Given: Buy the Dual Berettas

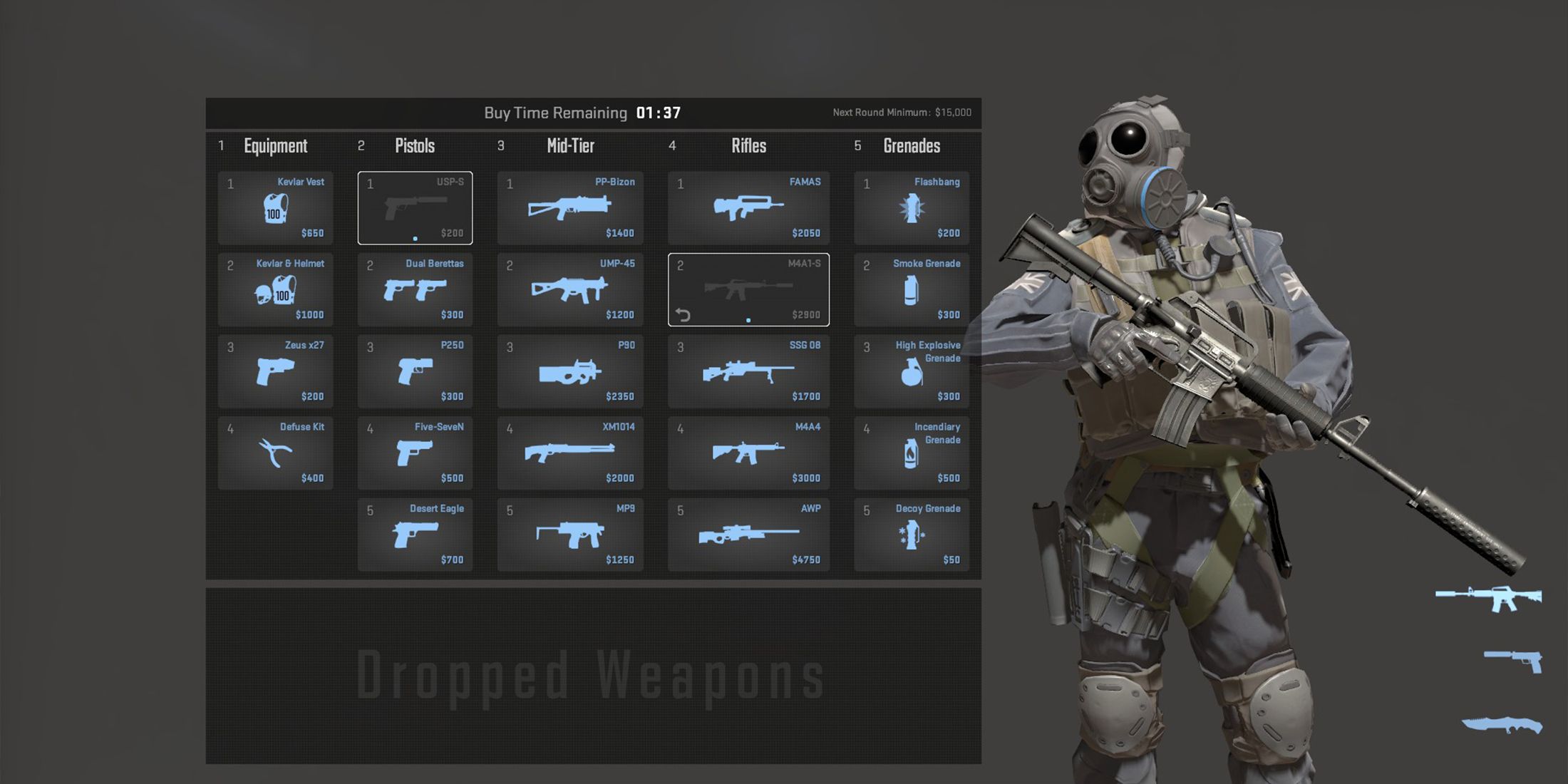Looking at the screenshot, I should (x=415, y=289).
